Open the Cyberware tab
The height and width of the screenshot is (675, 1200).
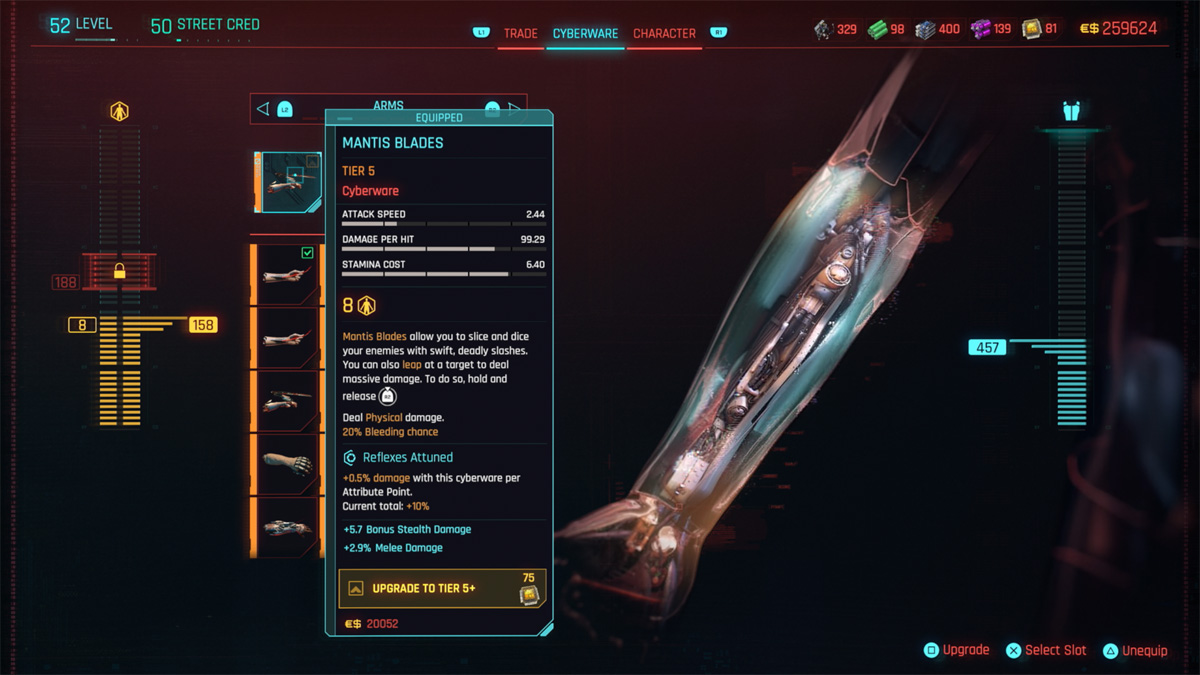585,33
